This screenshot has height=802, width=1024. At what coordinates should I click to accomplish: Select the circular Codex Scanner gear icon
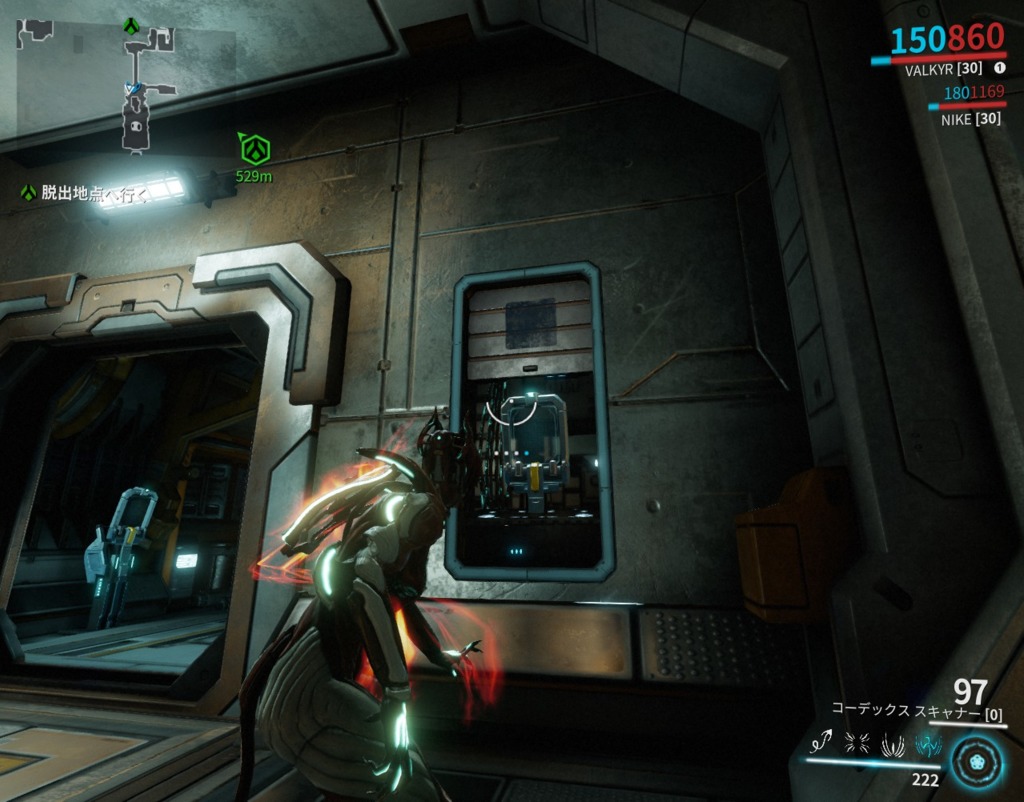coord(978,760)
